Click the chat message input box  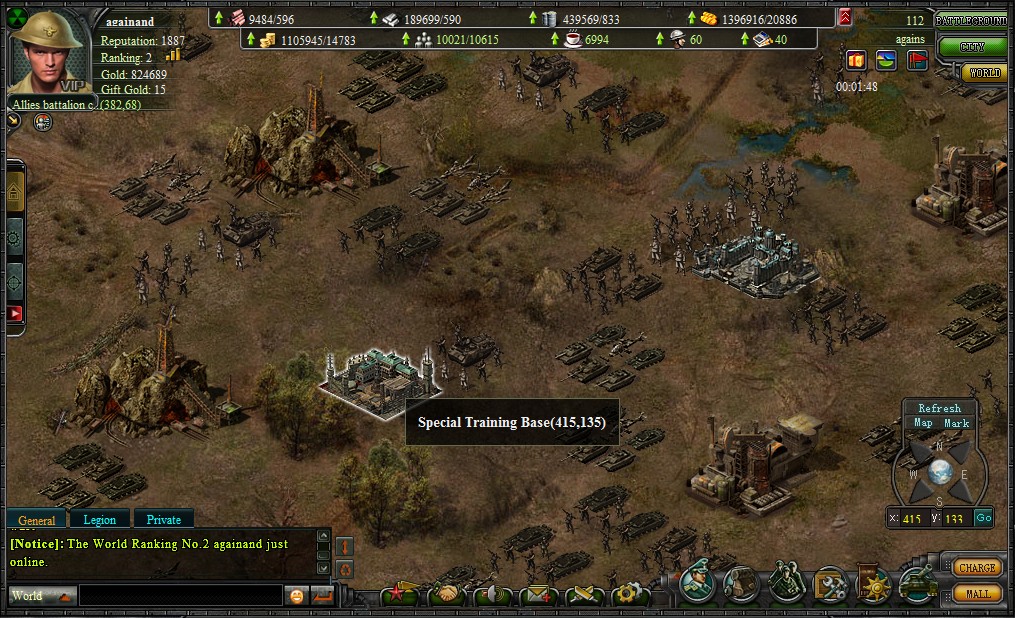(180, 596)
